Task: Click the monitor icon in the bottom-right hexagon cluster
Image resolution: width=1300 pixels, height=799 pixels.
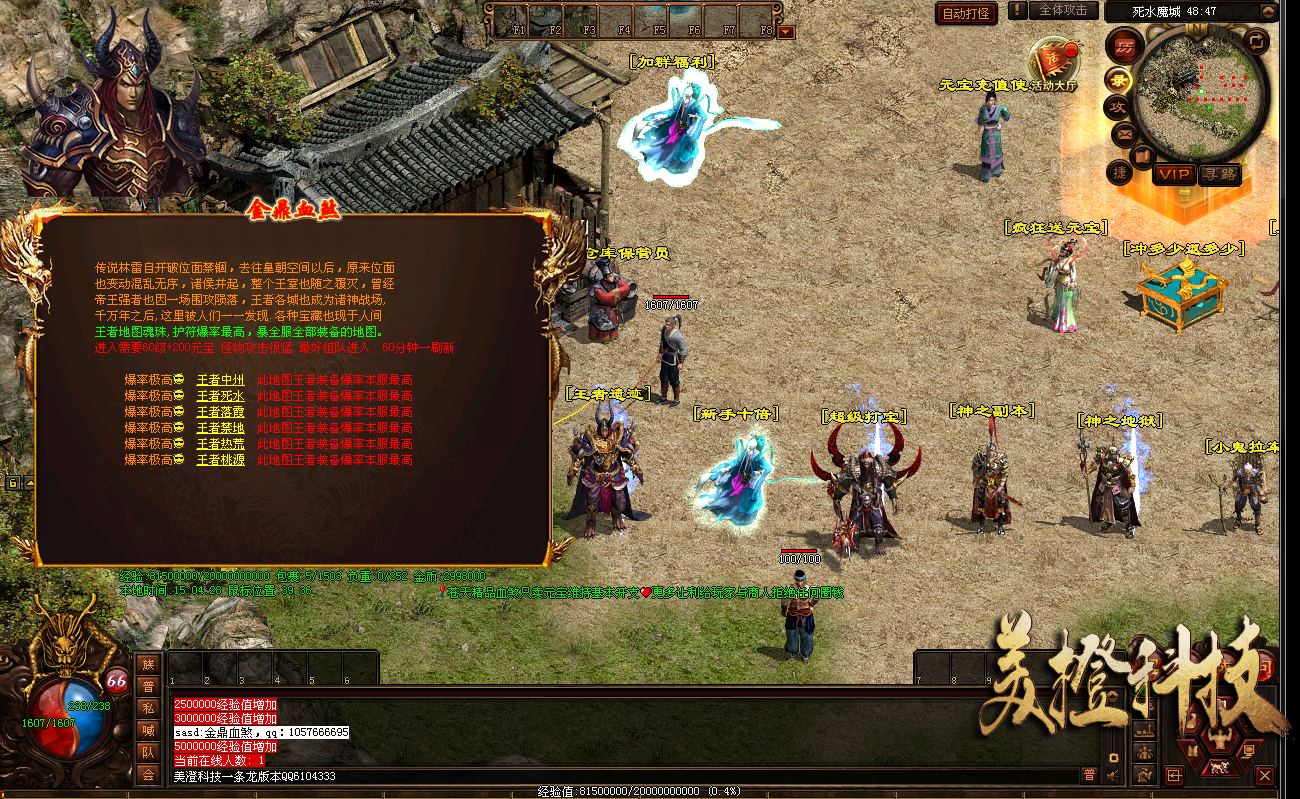Action: coord(1248,752)
